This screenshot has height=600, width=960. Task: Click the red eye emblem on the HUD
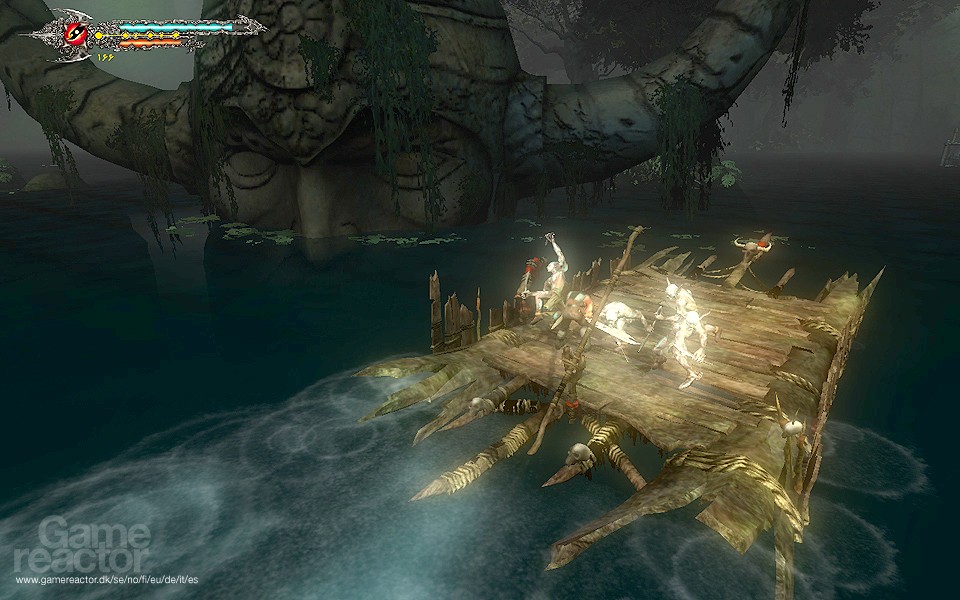[x=76, y=32]
